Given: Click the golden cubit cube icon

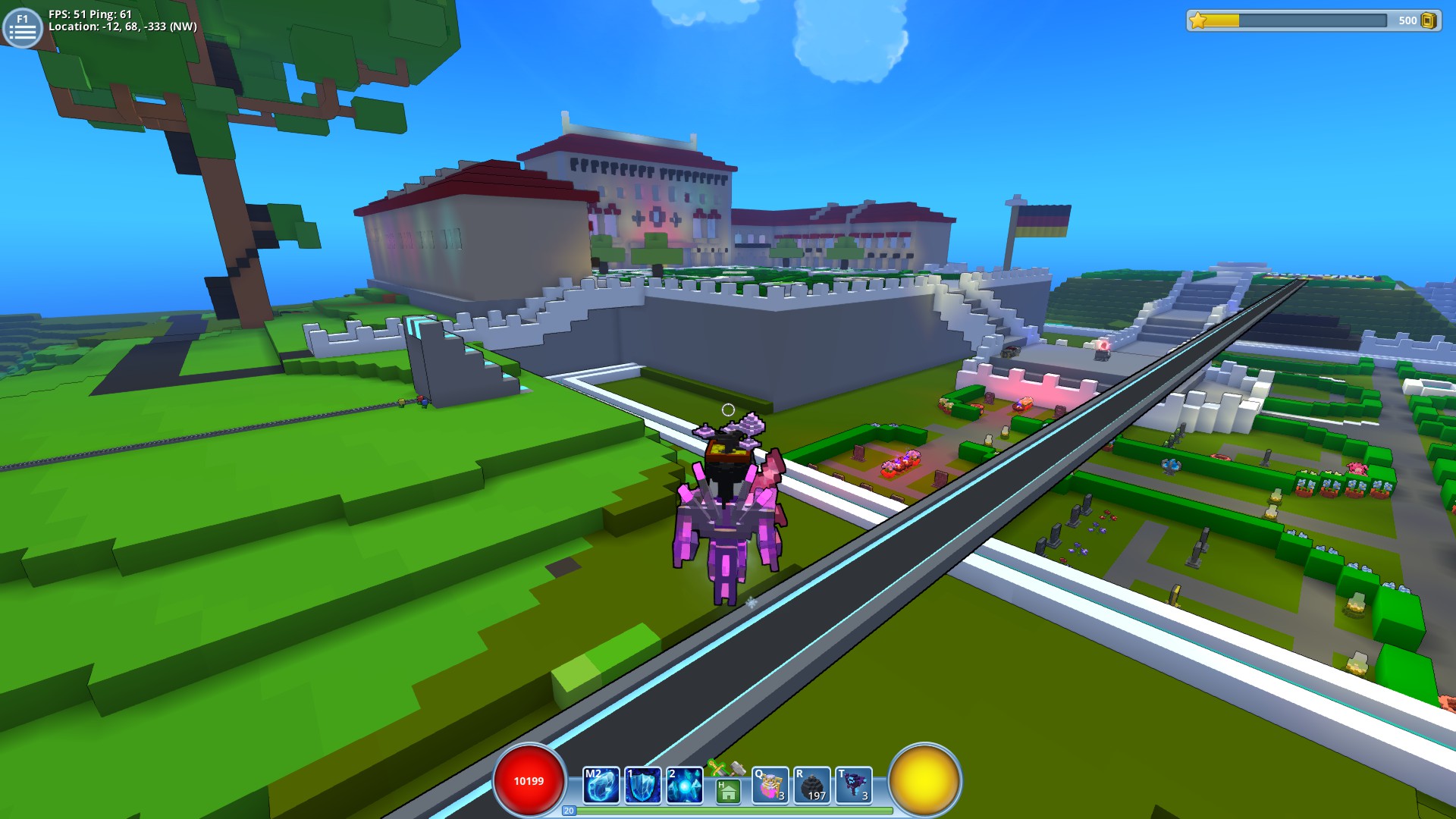Looking at the screenshot, I should [1429, 20].
